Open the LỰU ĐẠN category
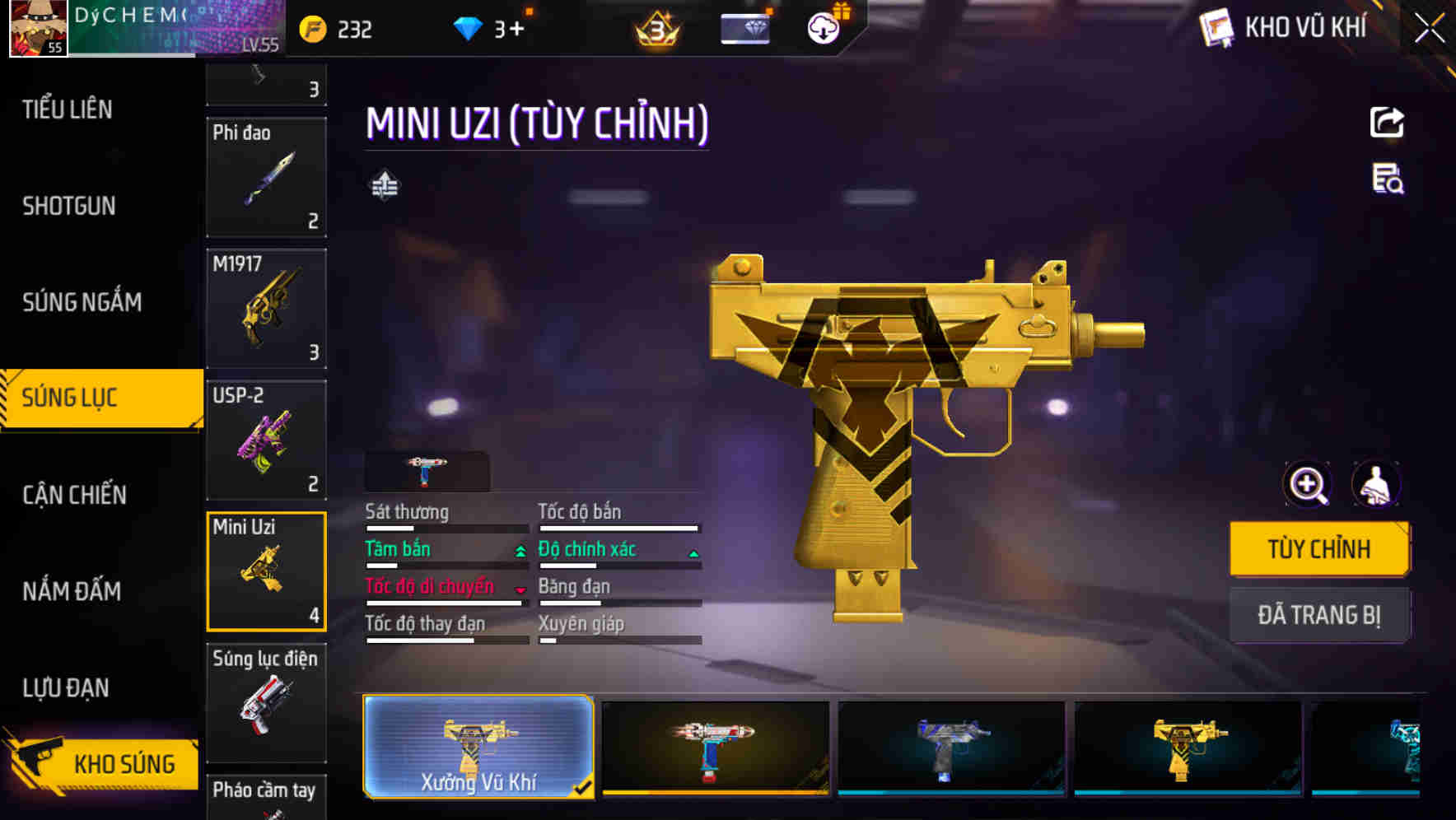Viewport: 1456px width, 820px height. pyautogui.click(x=66, y=687)
